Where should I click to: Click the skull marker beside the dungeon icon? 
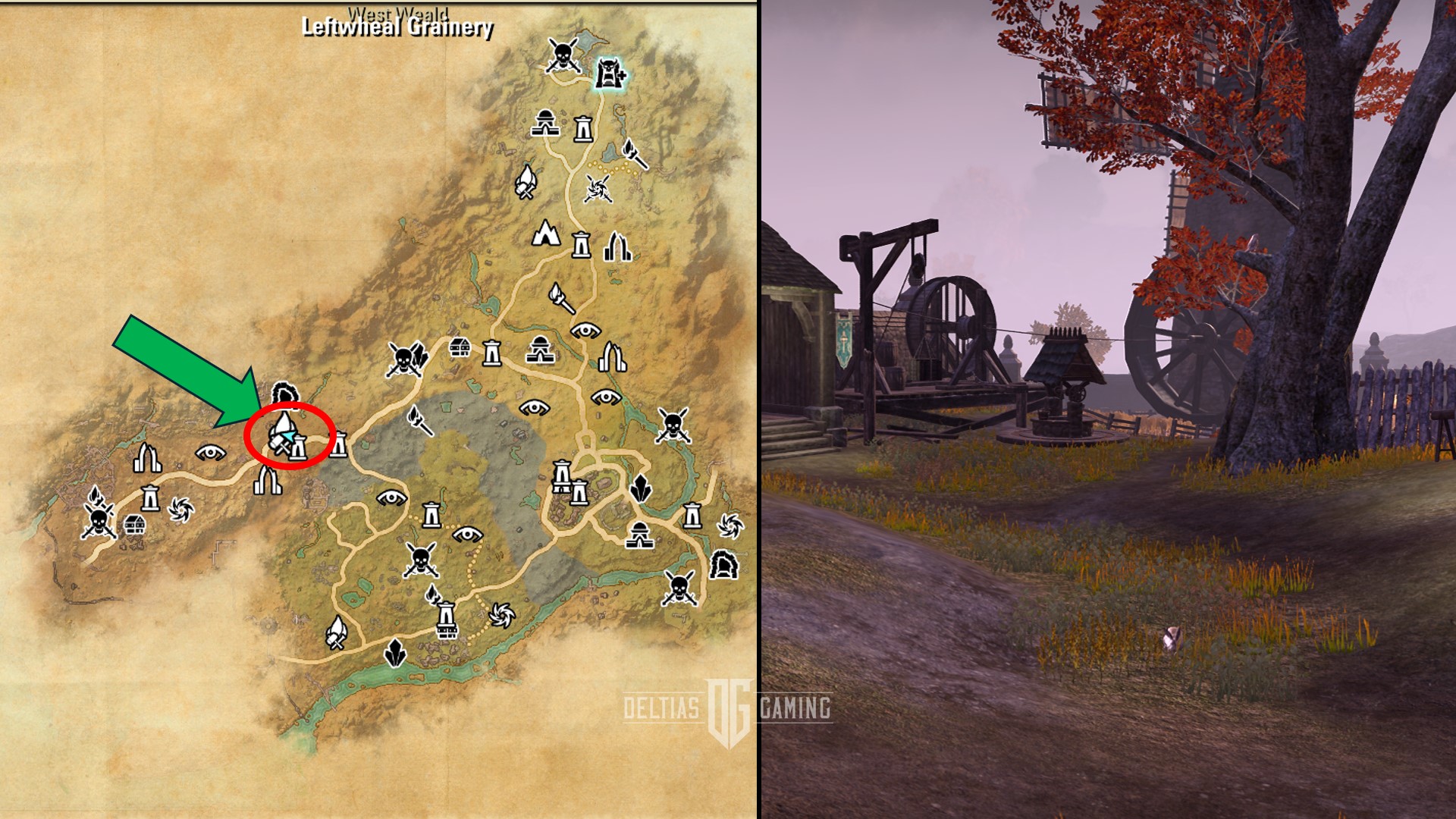(563, 55)
